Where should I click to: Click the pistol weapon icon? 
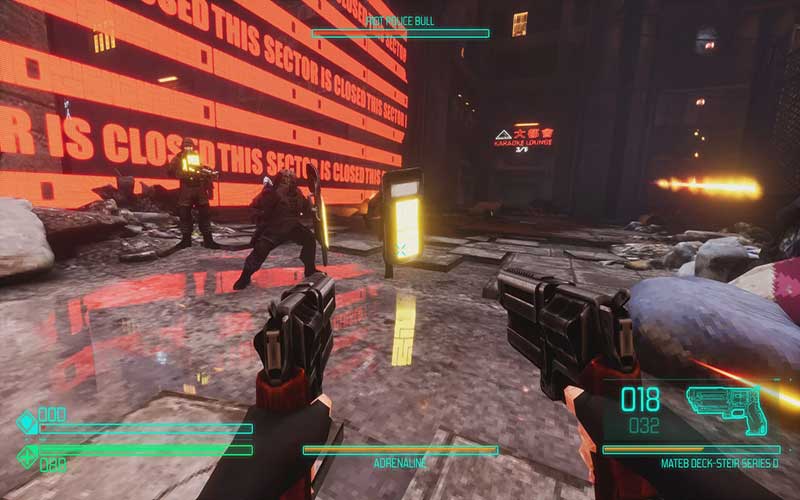pos(726,408)
